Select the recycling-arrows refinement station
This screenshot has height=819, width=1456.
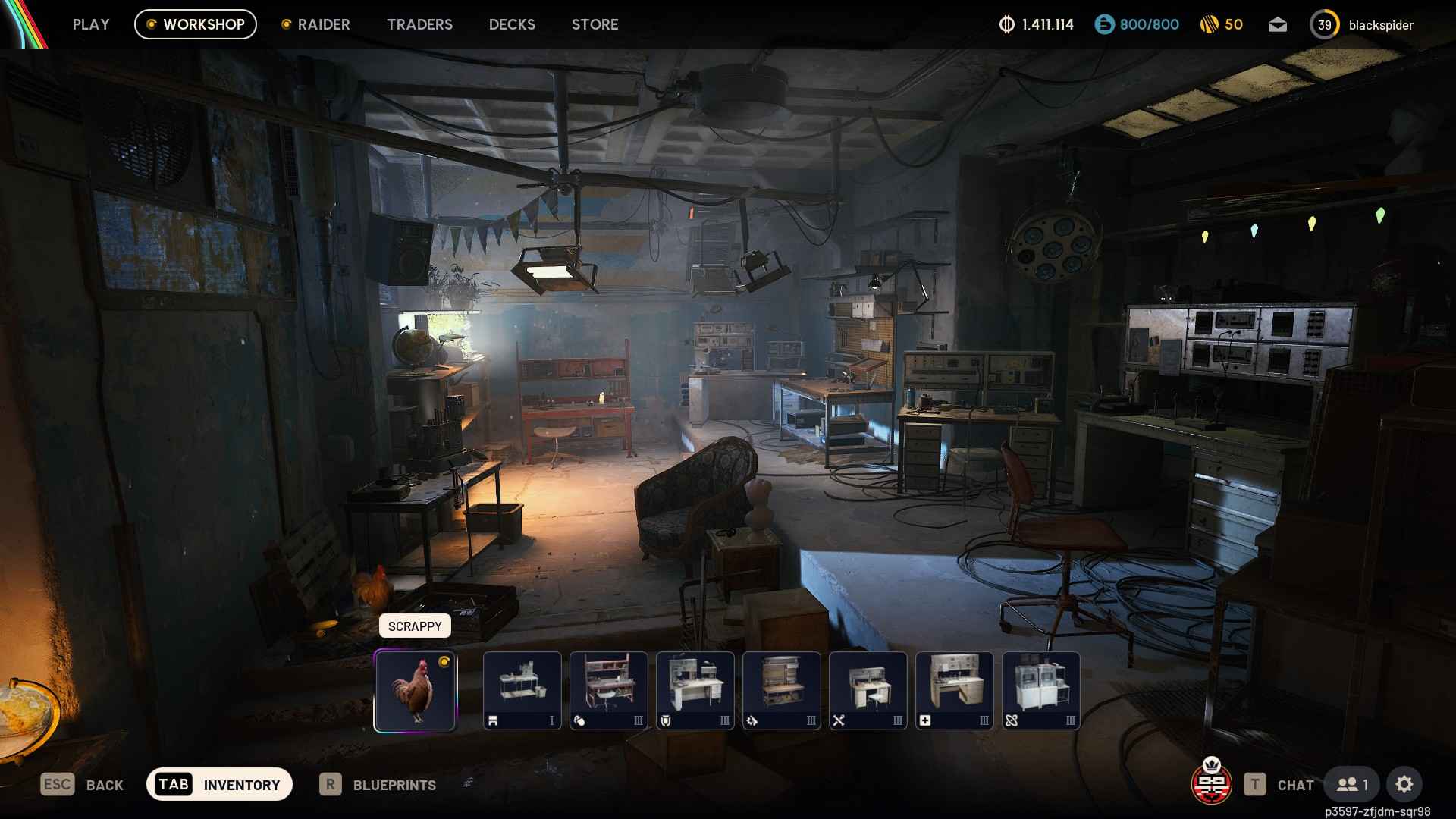[x=781, y=690]
